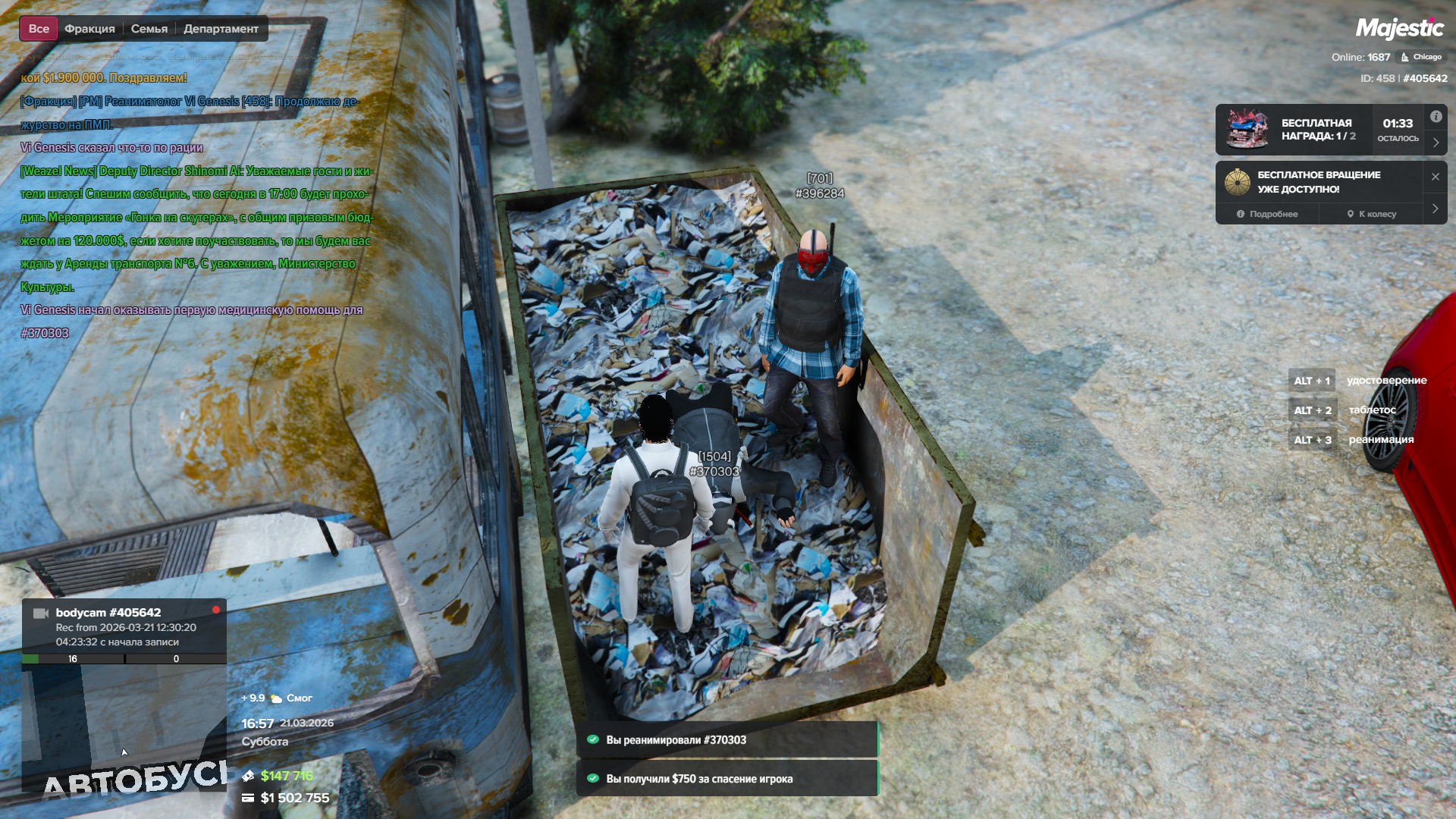Expand the БЕСПЛАТНАЯ НАГРАДА panel arrow
1456x819 pixels.
[x=1436, y=143]
